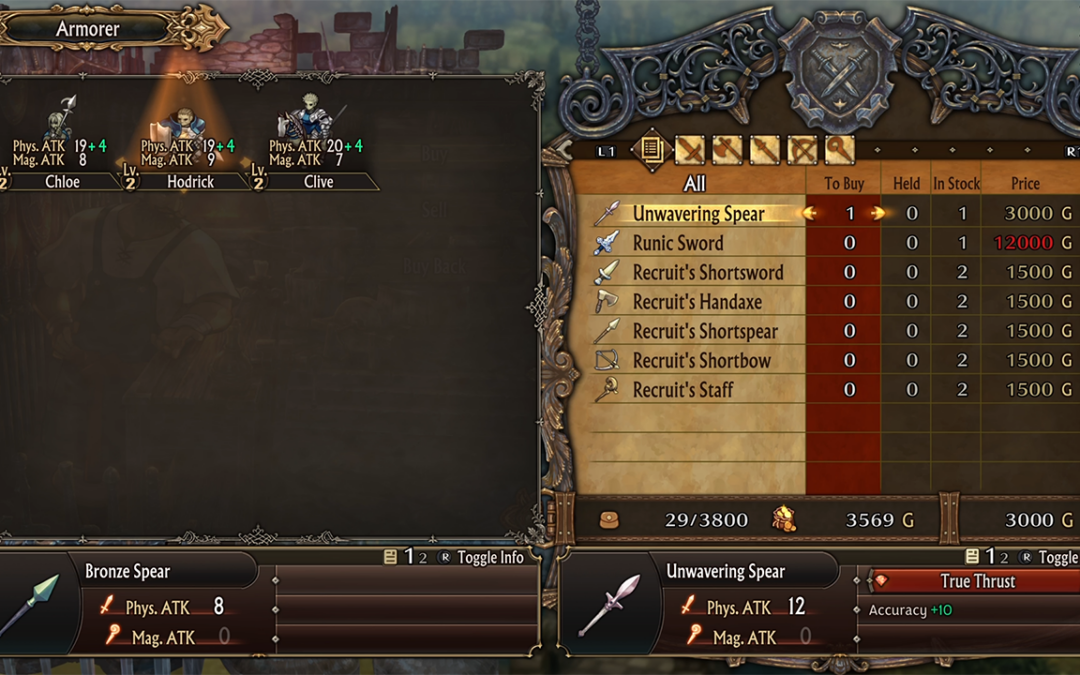Sort the shop list by Price column

[x=1025, y=183]
